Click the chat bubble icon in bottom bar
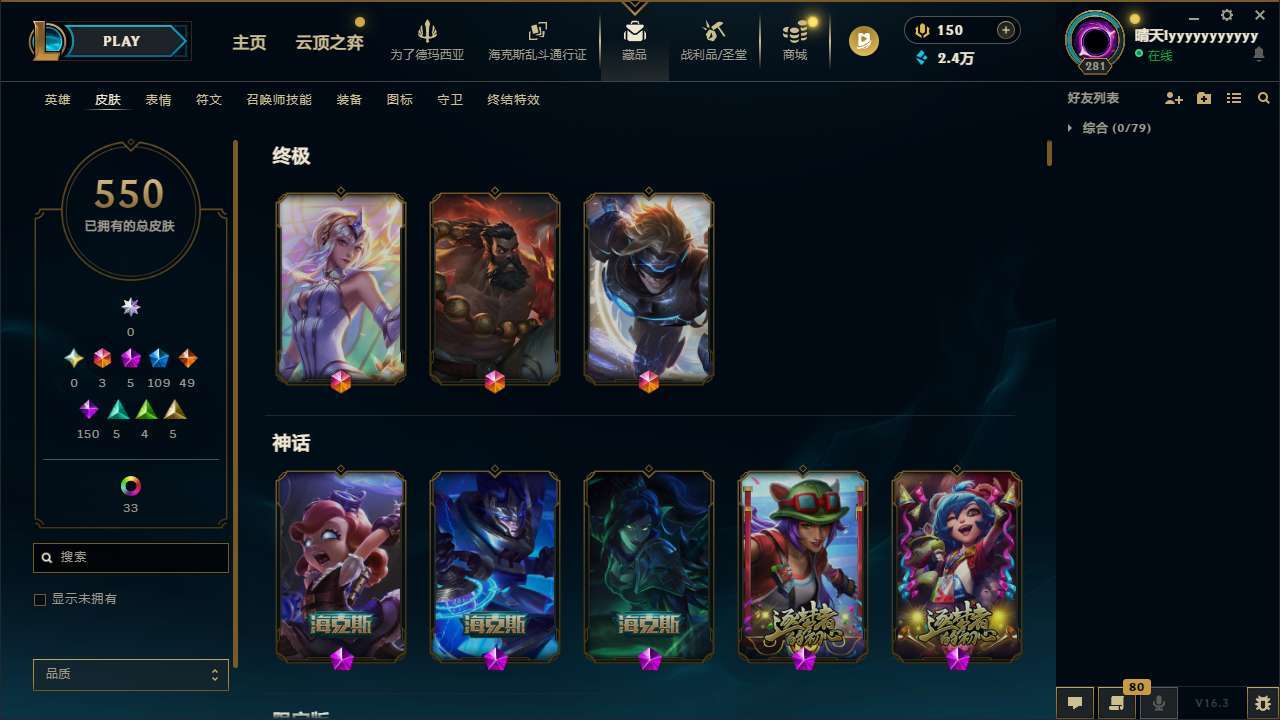The image size is (1280, 720). point(1073,702)
